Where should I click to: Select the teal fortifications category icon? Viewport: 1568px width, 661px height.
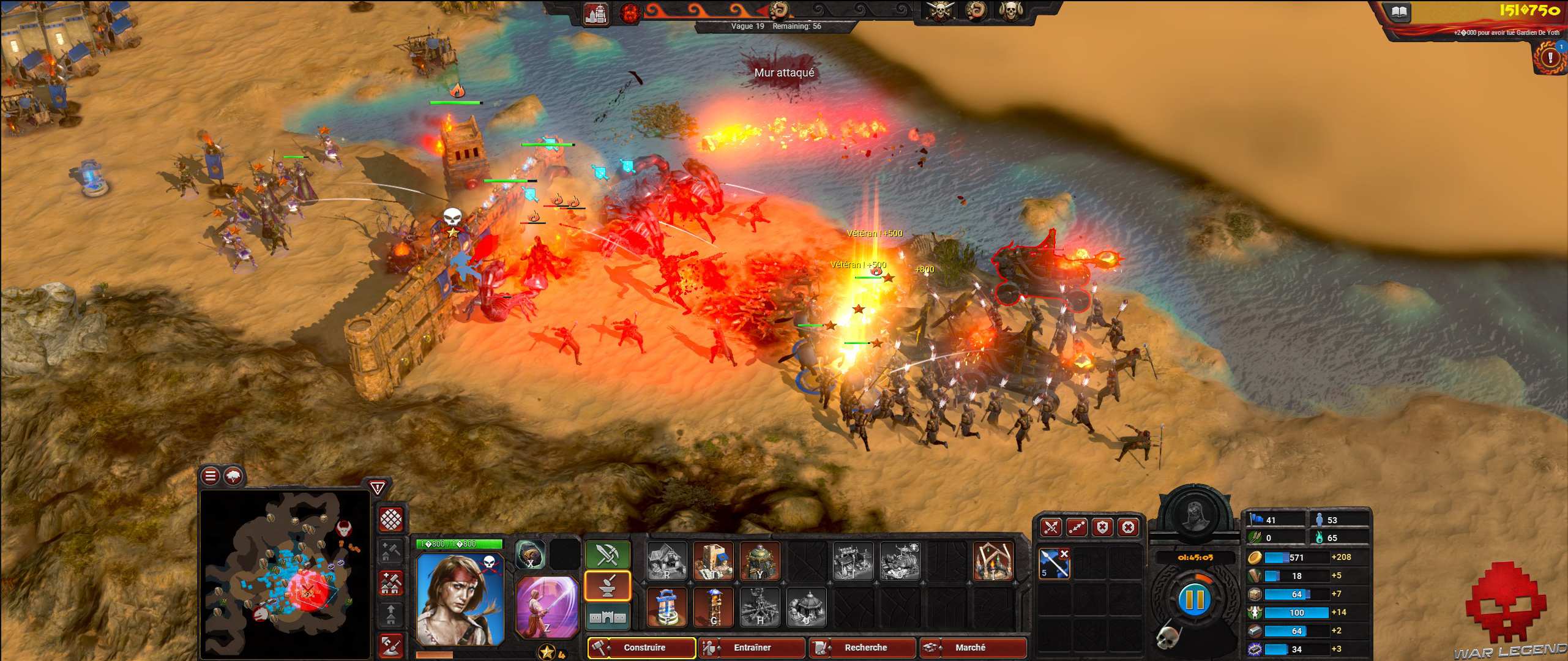(607, 617)
